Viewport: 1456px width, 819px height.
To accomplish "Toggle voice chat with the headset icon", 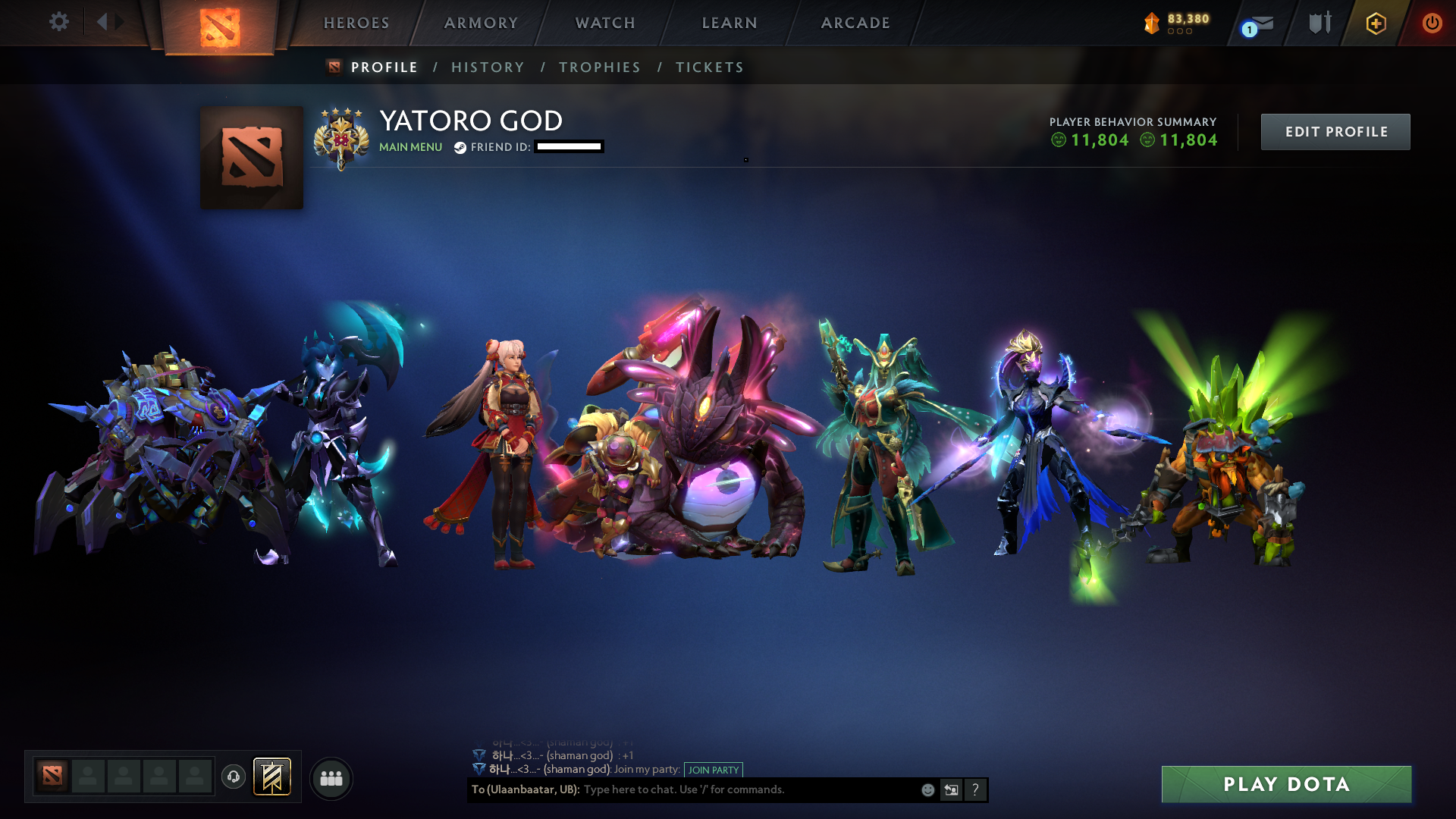I will [x=233, y=777].
